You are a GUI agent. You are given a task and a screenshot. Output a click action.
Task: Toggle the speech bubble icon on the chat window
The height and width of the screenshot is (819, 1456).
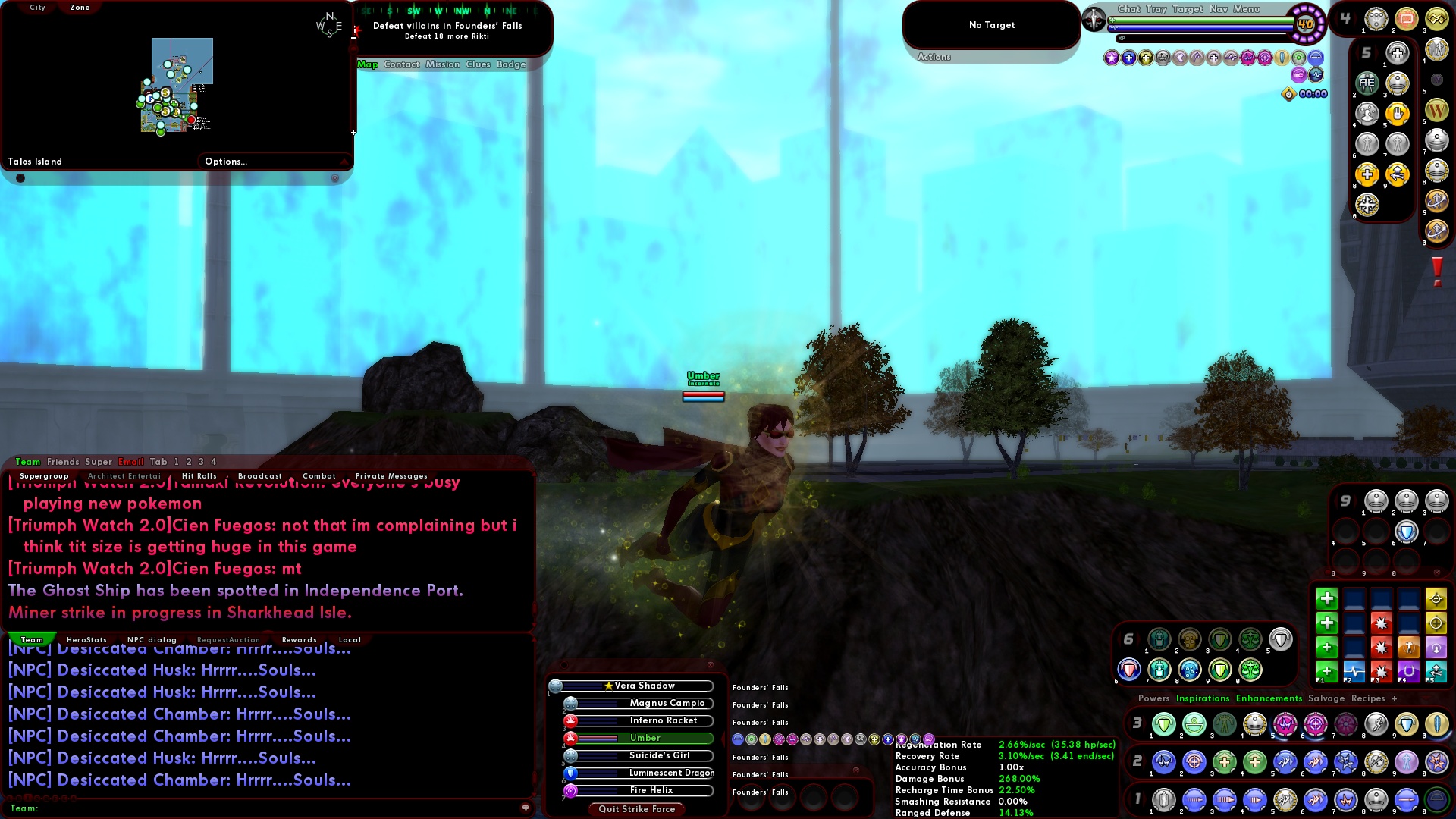(526, 808)
